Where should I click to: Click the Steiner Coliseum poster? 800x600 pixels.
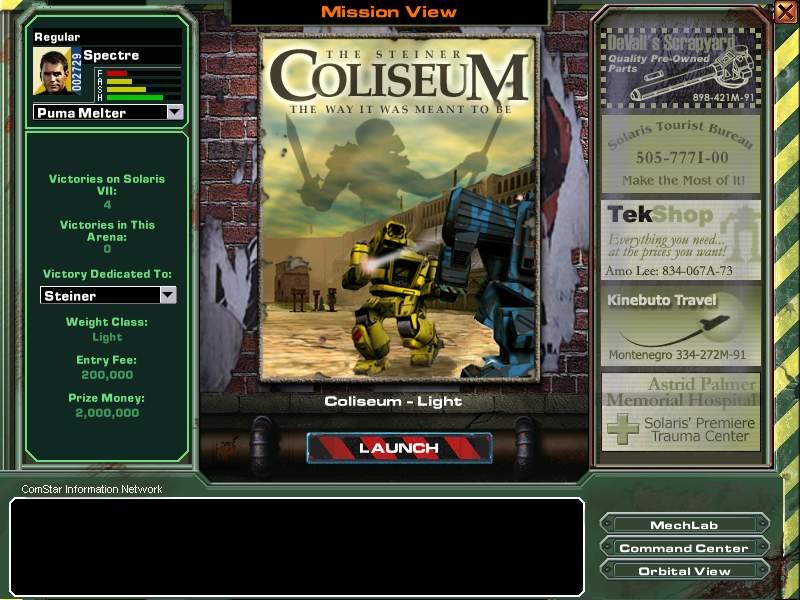pyautogui.click(x=398, y=208)
